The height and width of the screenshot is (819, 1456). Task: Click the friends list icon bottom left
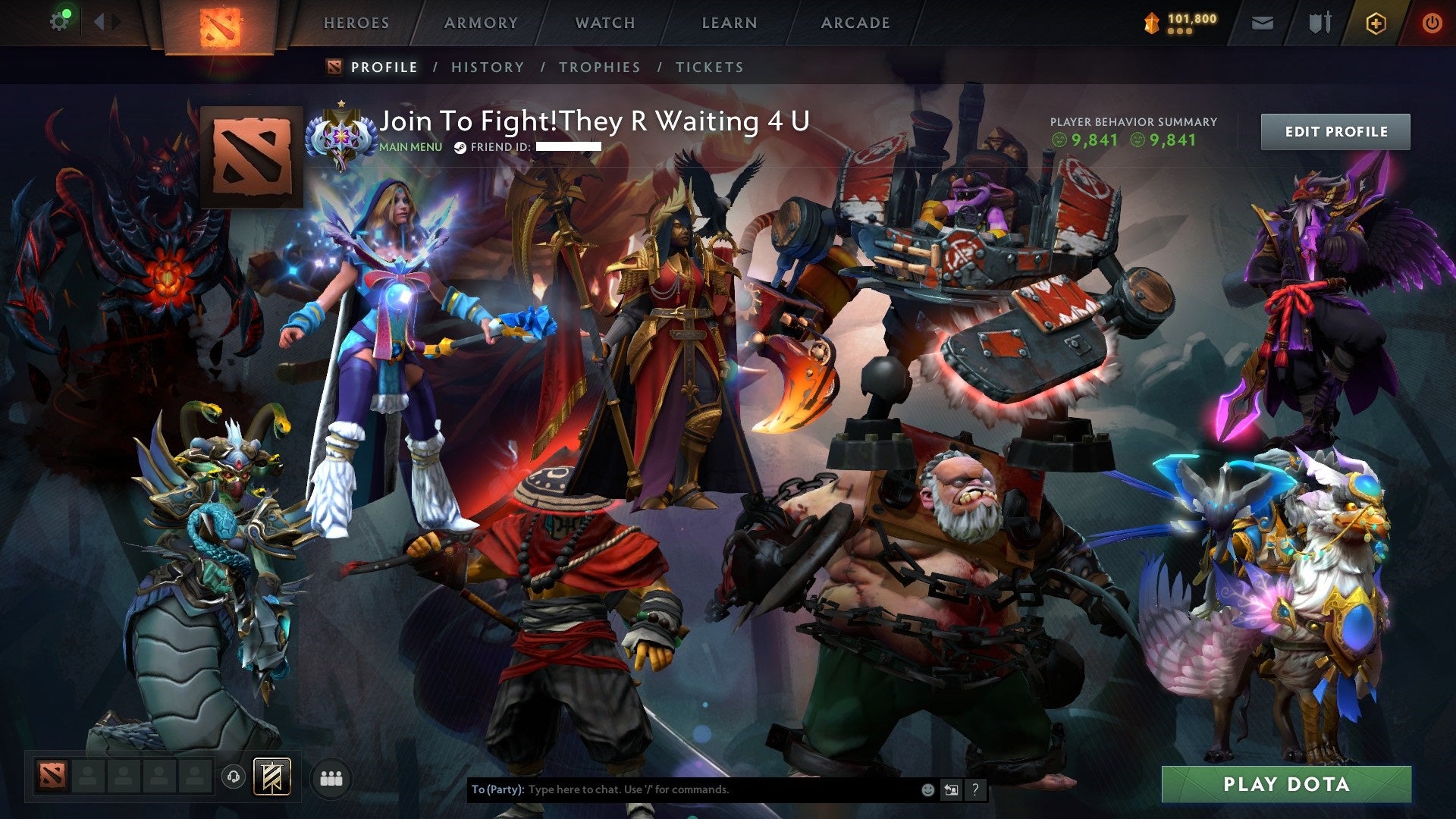(x=331, y=777)
